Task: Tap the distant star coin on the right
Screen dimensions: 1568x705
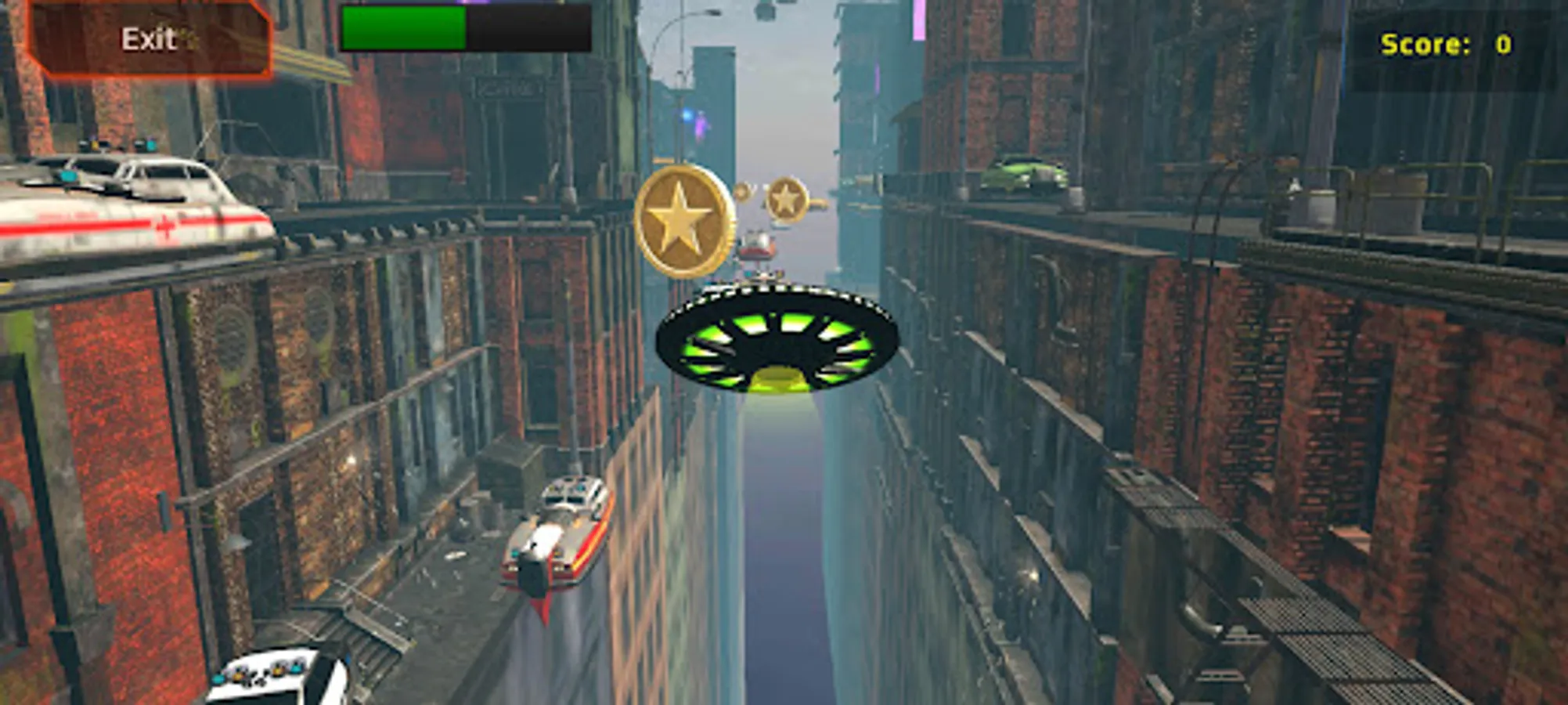Action: pyautogui.click(x=785, y=197)
